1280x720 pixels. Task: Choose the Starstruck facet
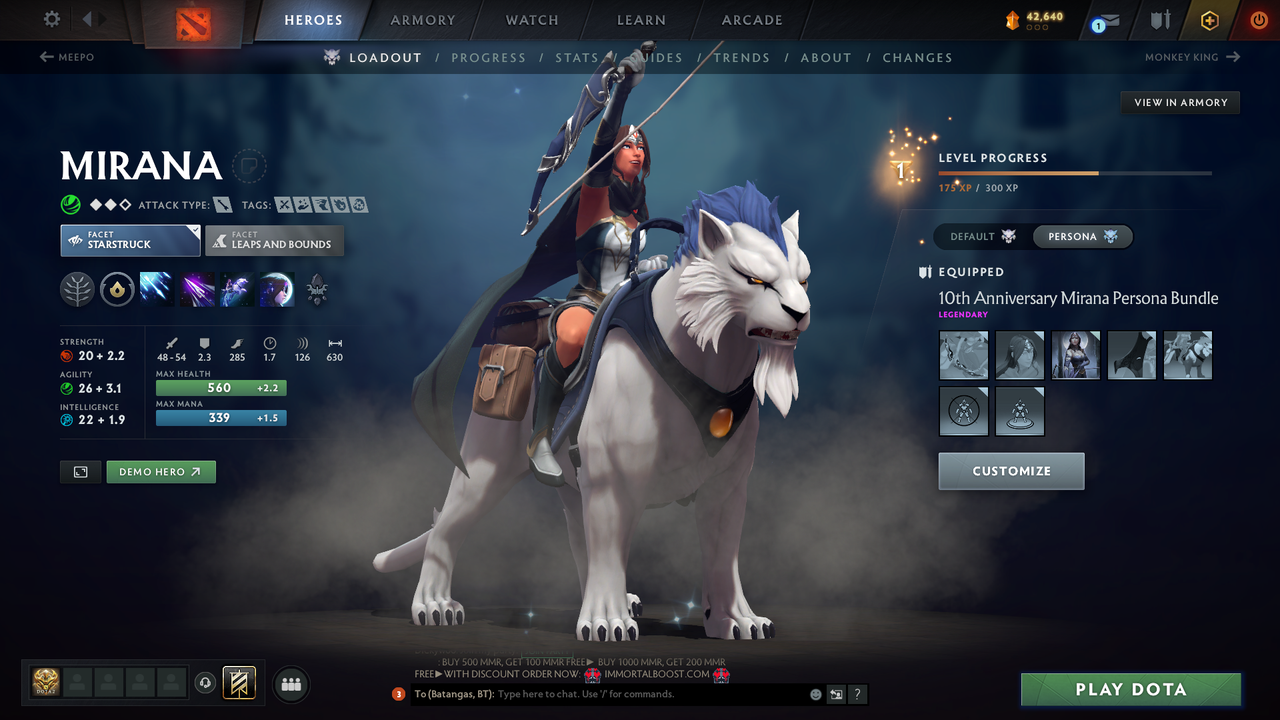coord(130,241)
